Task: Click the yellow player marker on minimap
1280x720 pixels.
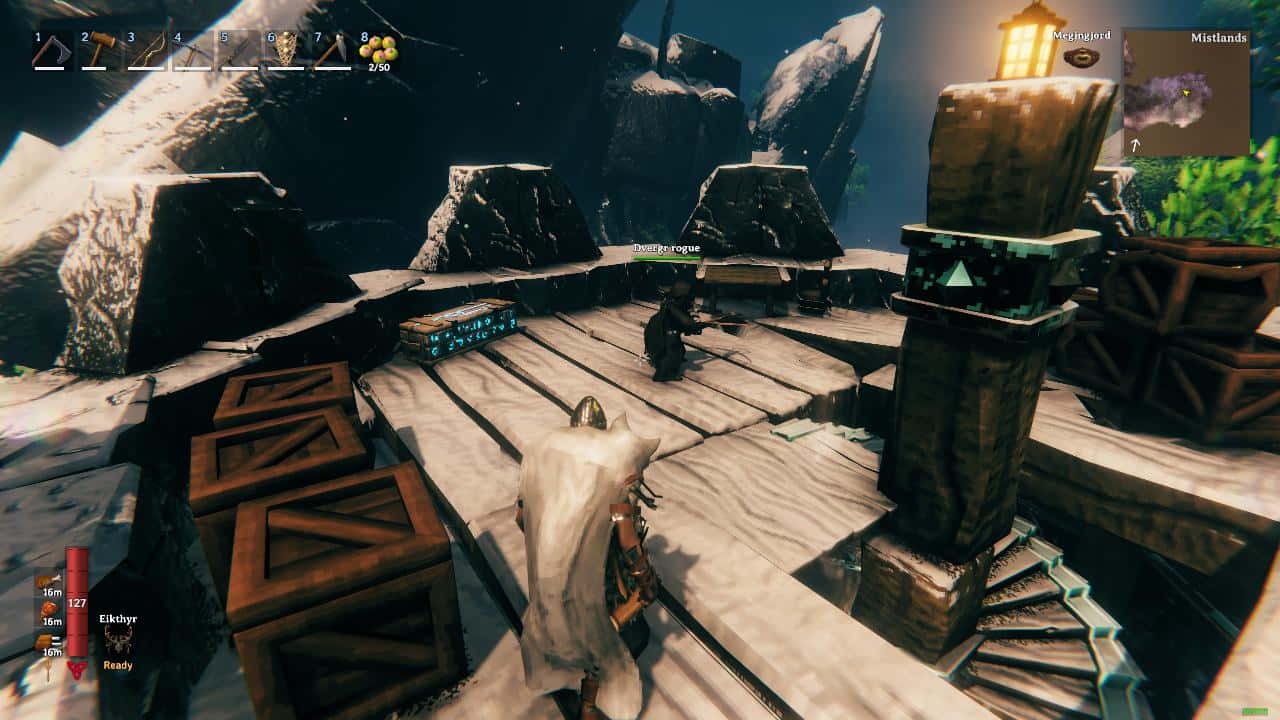Action: pos(1186,93)
